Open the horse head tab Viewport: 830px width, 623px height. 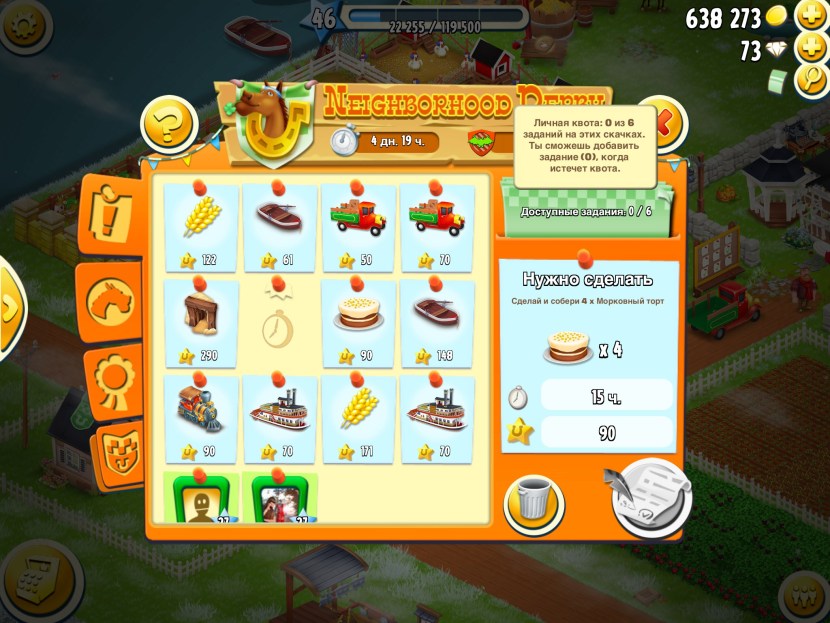(x=111, y=301)
